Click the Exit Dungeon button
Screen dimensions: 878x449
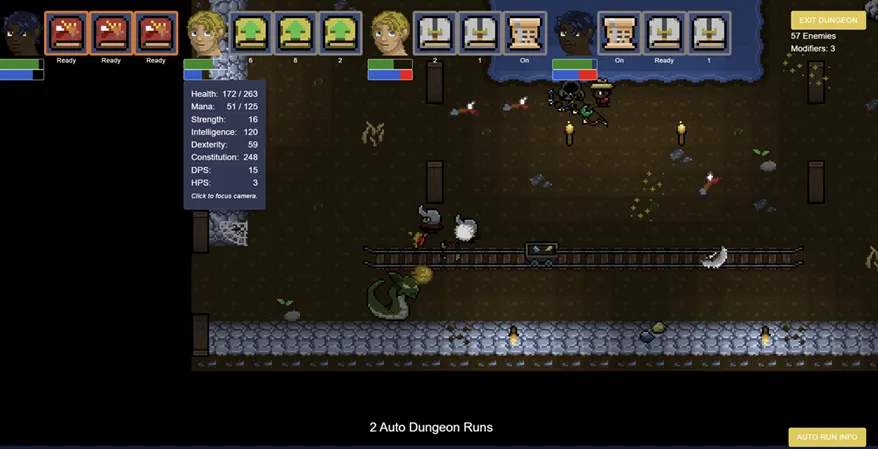(x=828, y=20)
